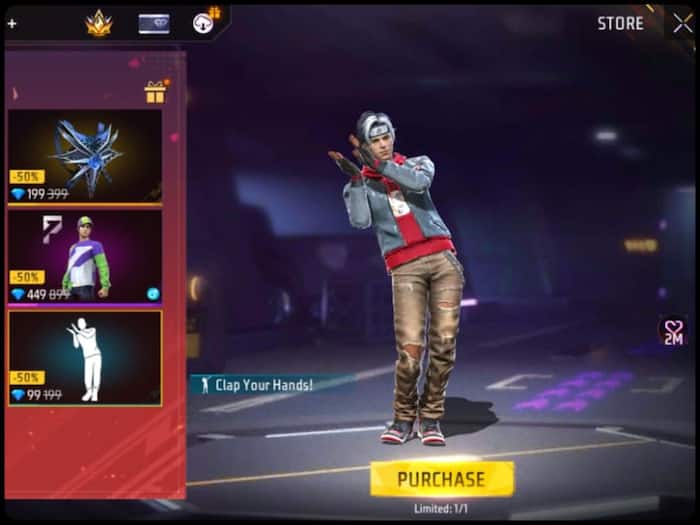Choose the purple and green outfit bundle
The height and width of the screenshot is (525, 700).
point(85,255)
